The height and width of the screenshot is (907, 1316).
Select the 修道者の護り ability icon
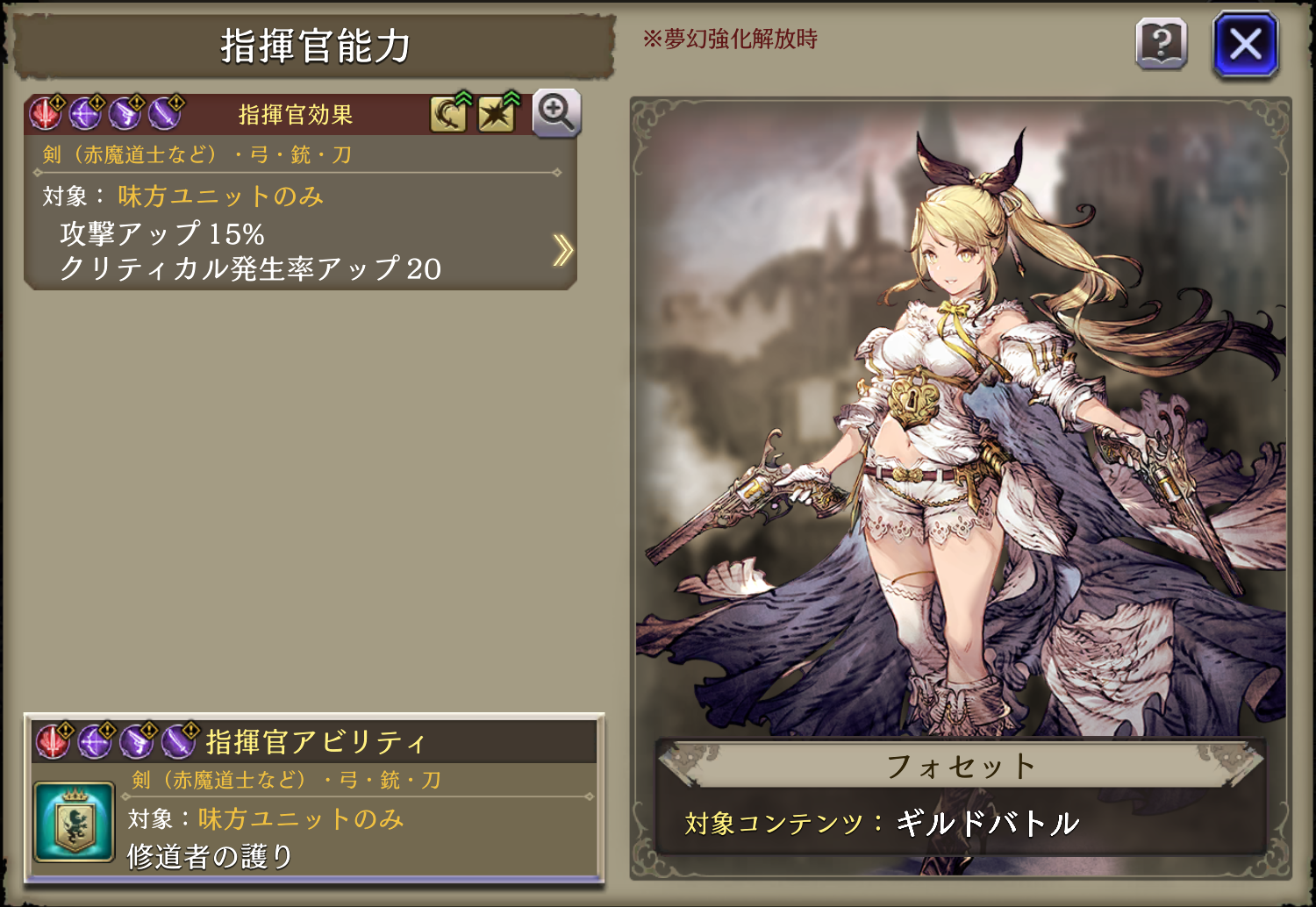[75, 822]
